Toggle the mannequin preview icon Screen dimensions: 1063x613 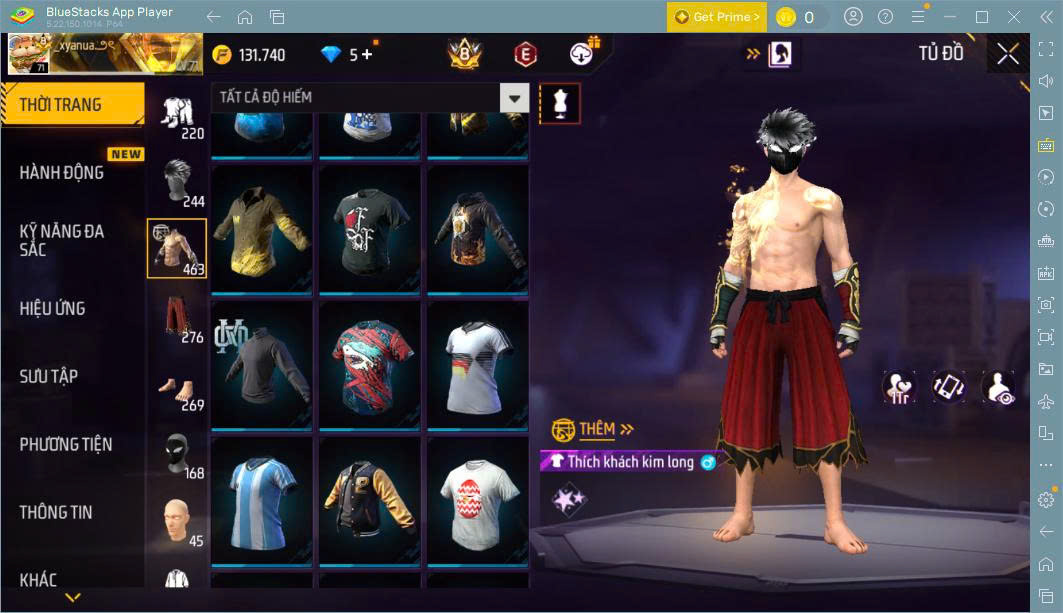click(x=560, y=104)
